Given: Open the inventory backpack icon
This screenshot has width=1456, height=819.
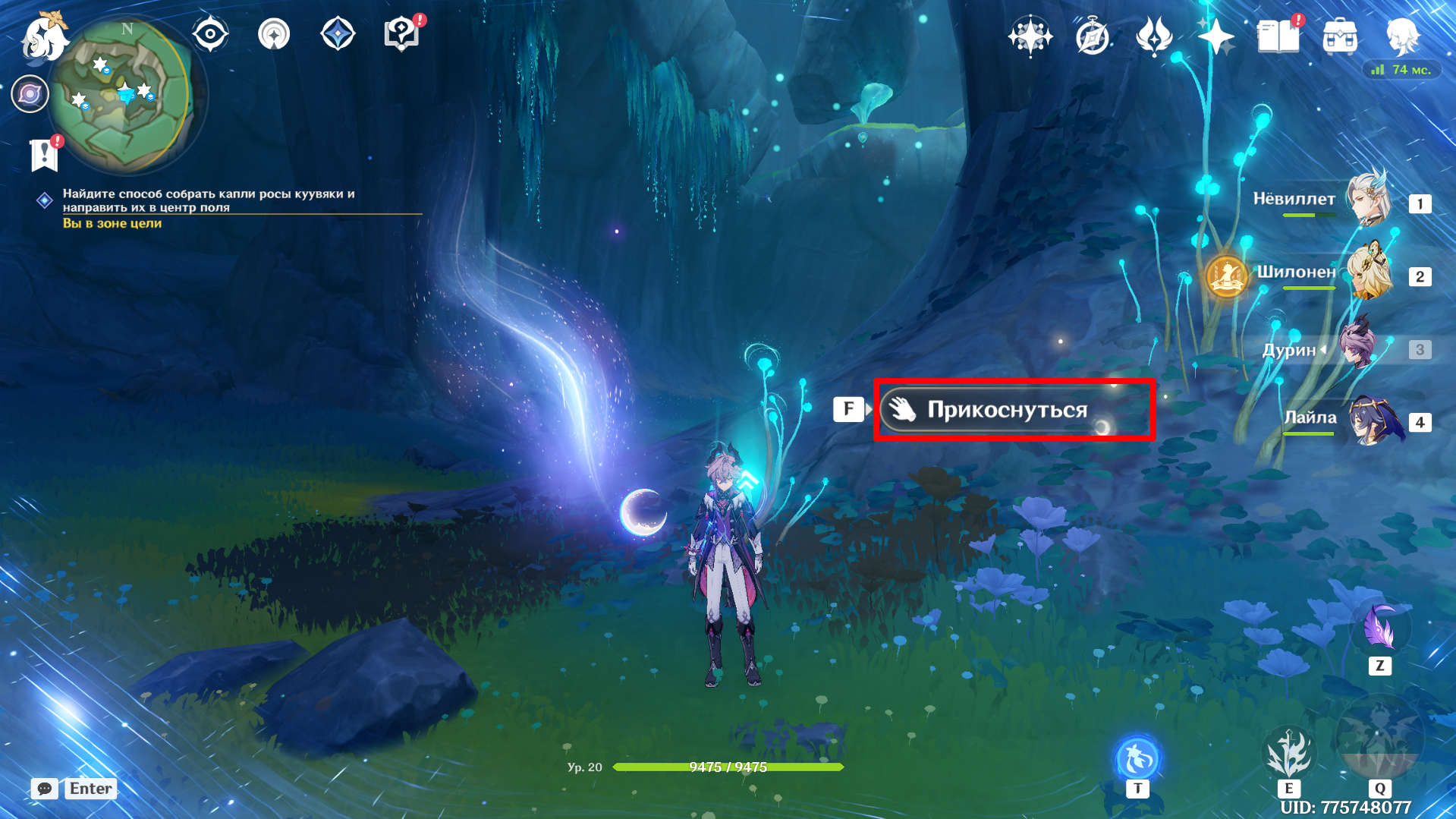Looking at the screenshot, I should [x=1339, y=36].
